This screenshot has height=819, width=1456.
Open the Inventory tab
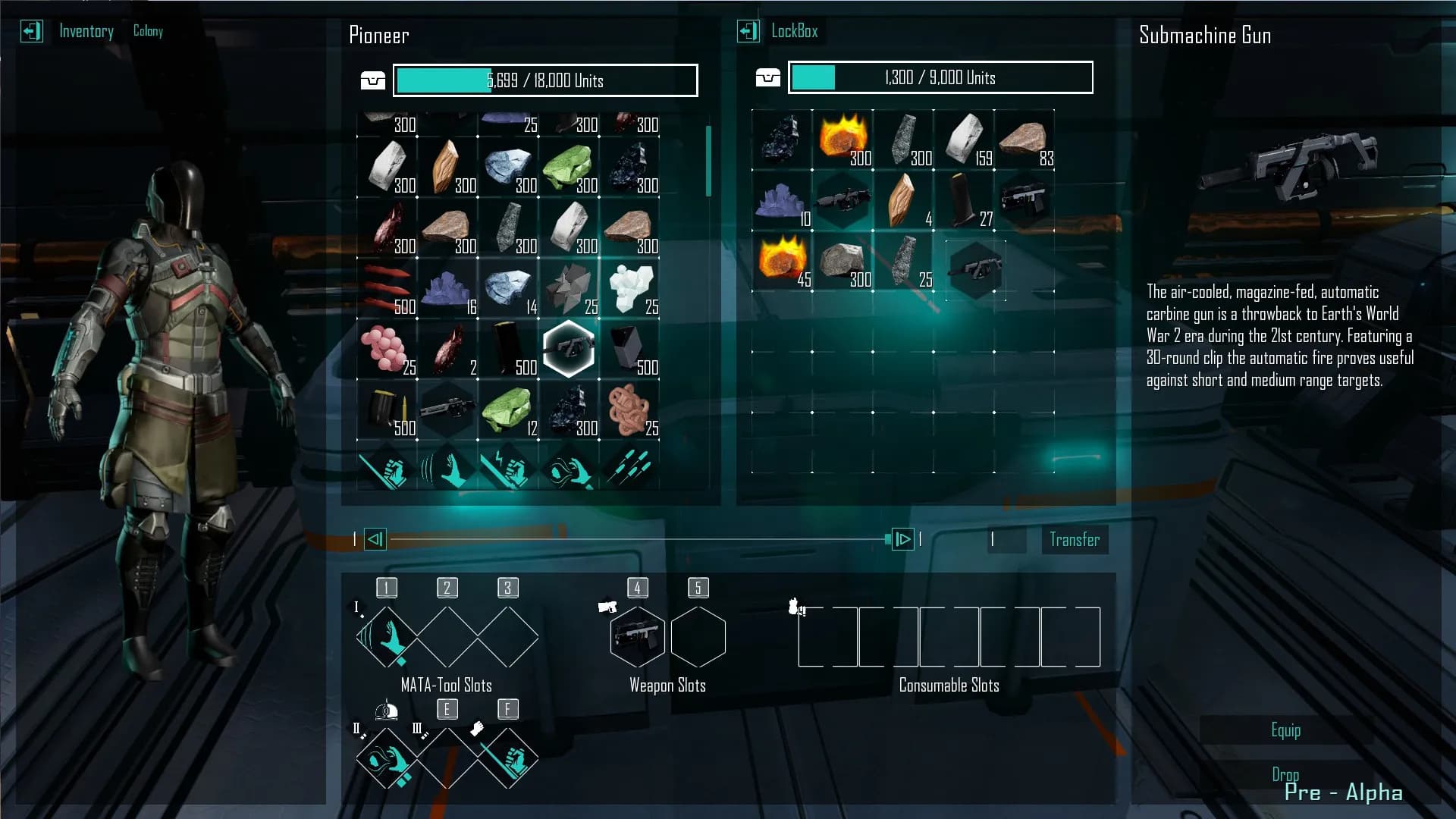click(86, 31)
